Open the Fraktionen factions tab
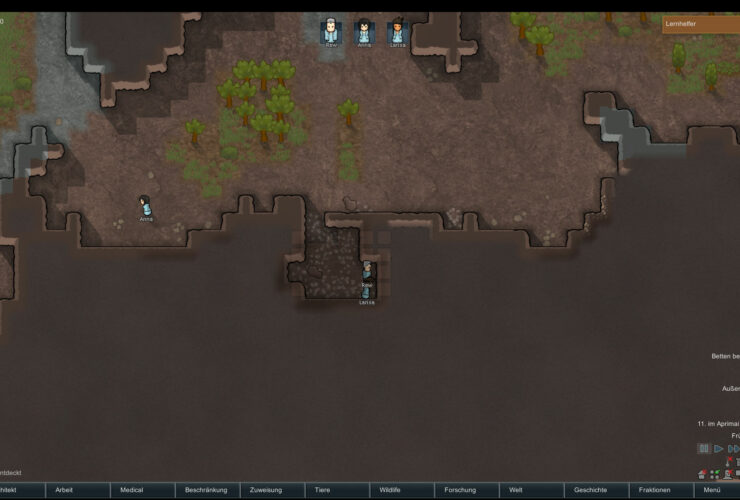The image size is (740, 500). [654, 490]
